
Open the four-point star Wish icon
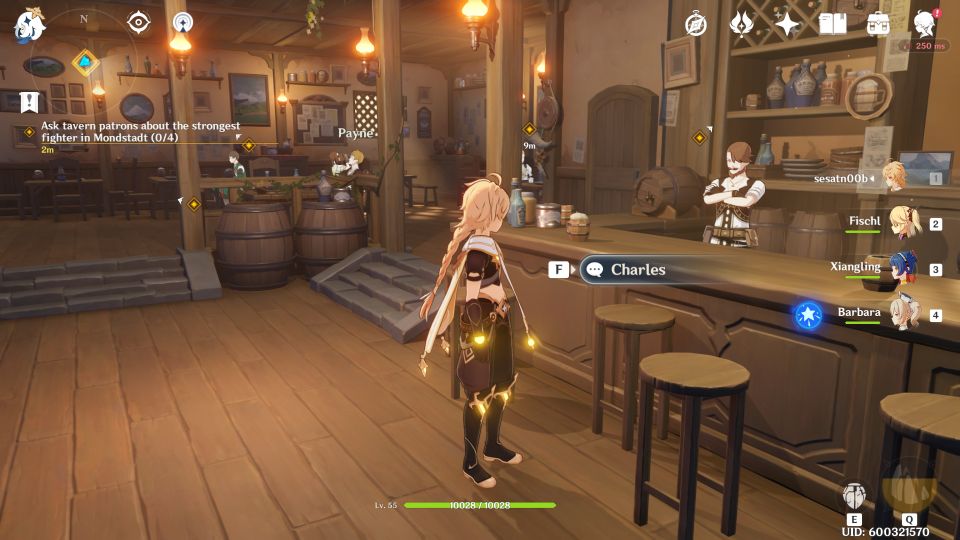[787, 24]
